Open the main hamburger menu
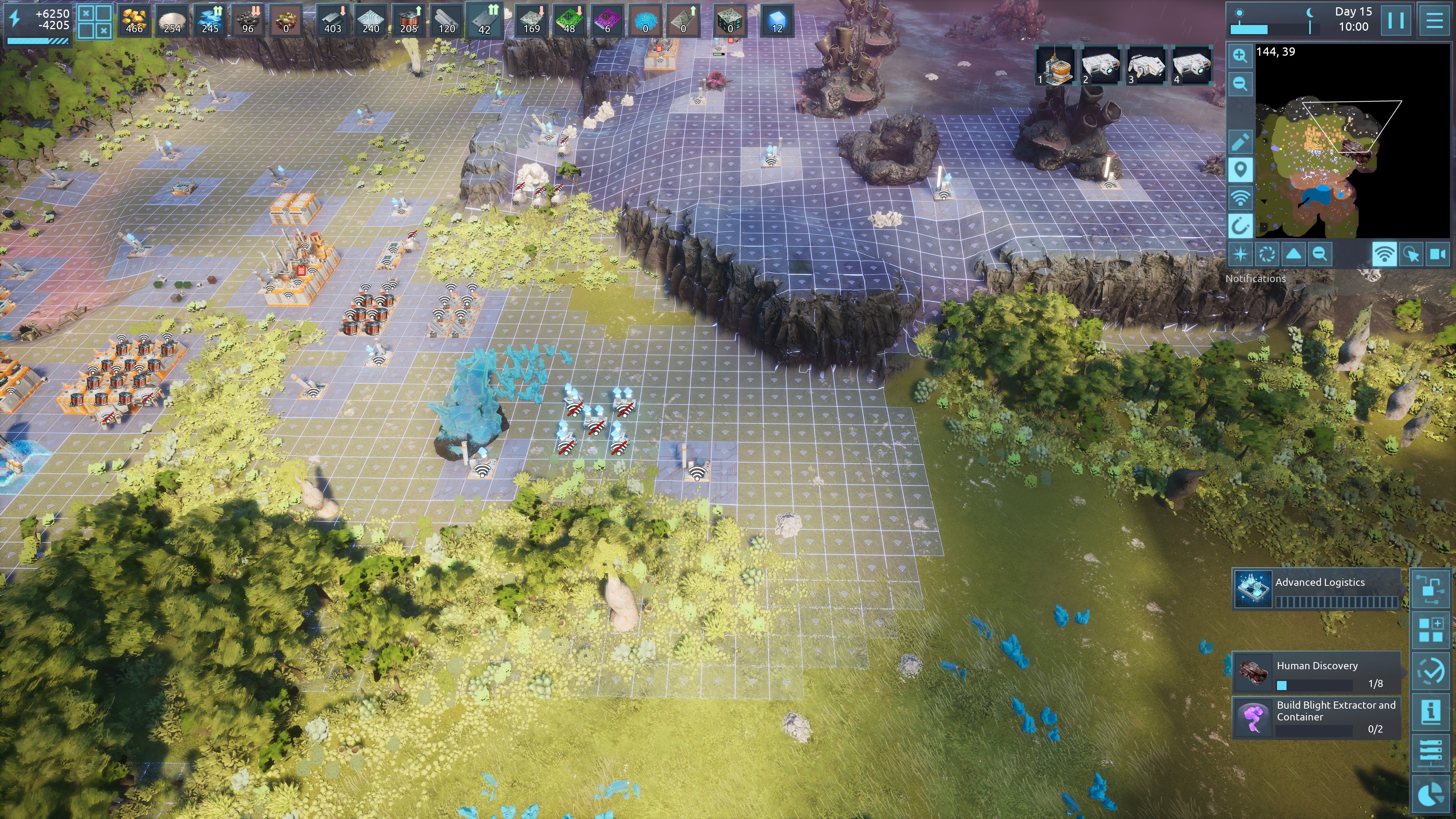 tap(1433, 20)
